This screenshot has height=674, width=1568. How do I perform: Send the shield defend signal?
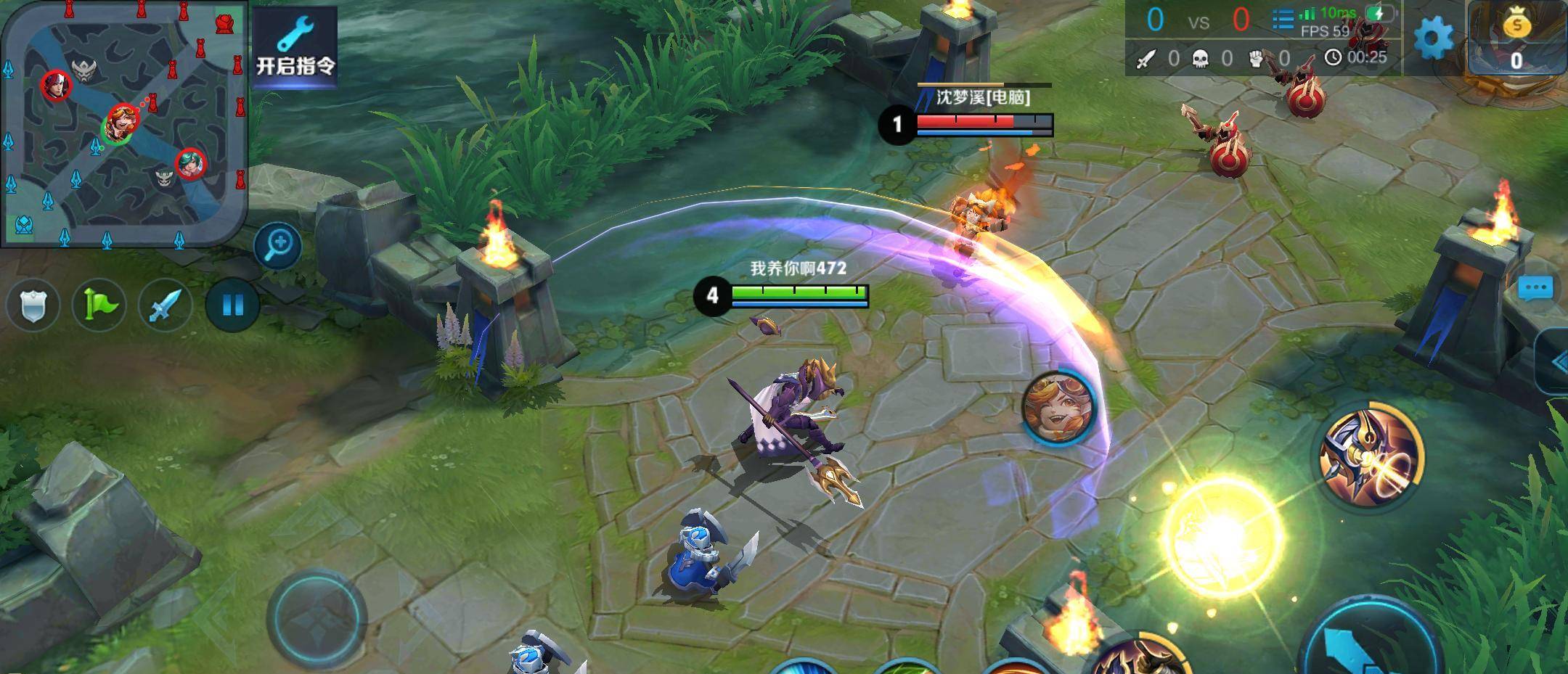33,305
